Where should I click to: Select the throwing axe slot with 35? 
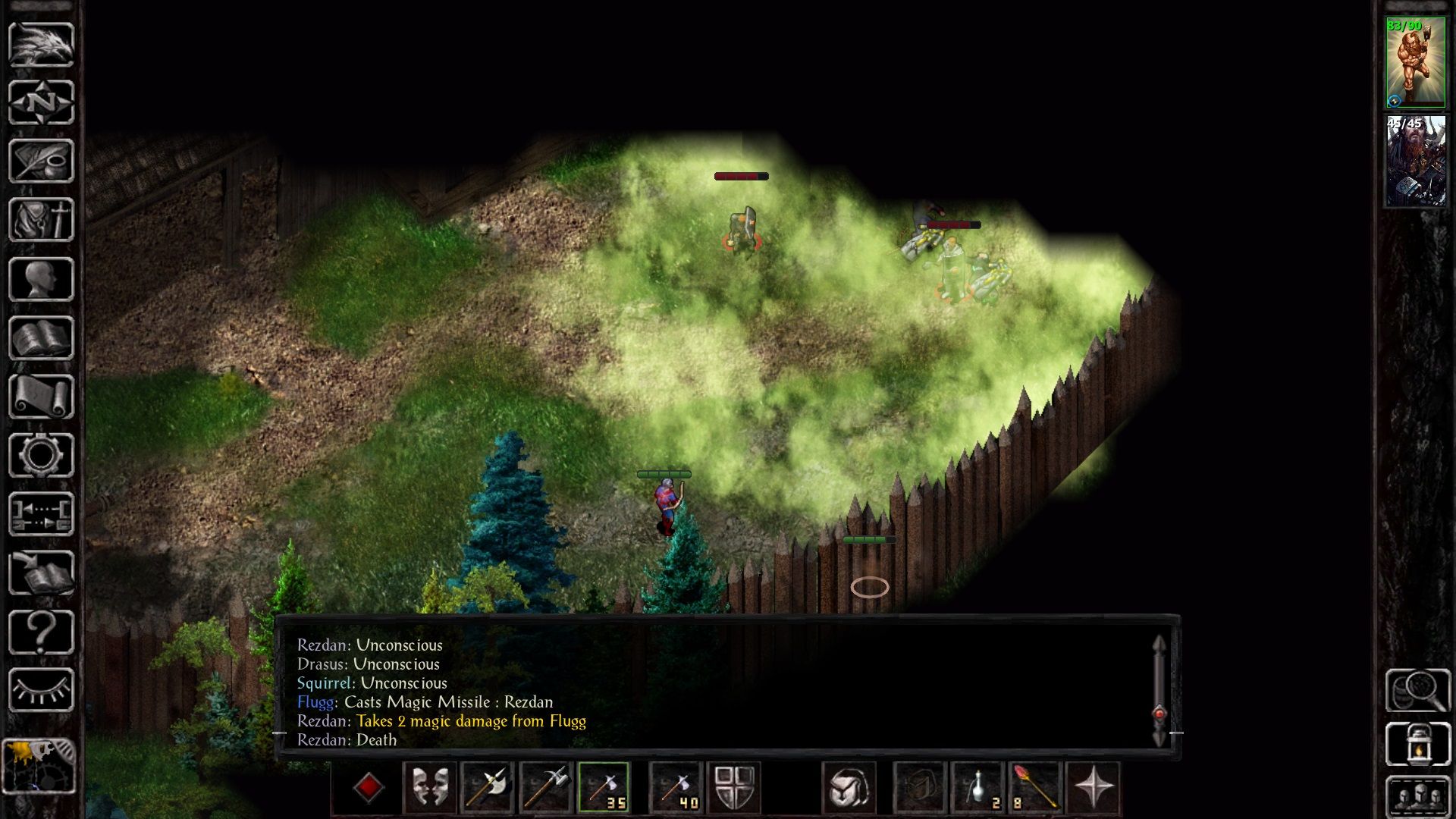click(x=604, y=788)
